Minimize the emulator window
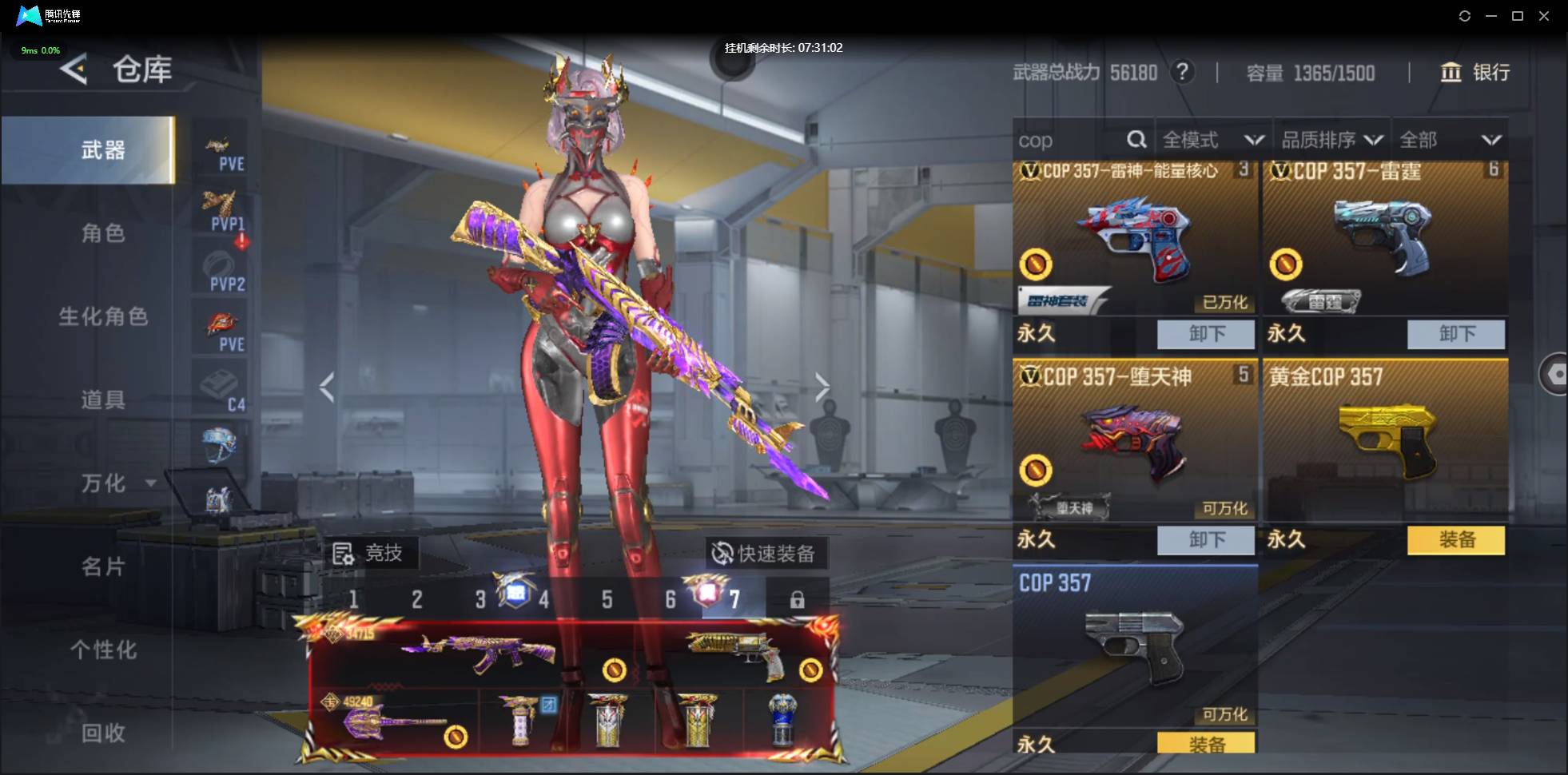The height and width of the screenshot is (775, 1568). [x=1490, y=16]
